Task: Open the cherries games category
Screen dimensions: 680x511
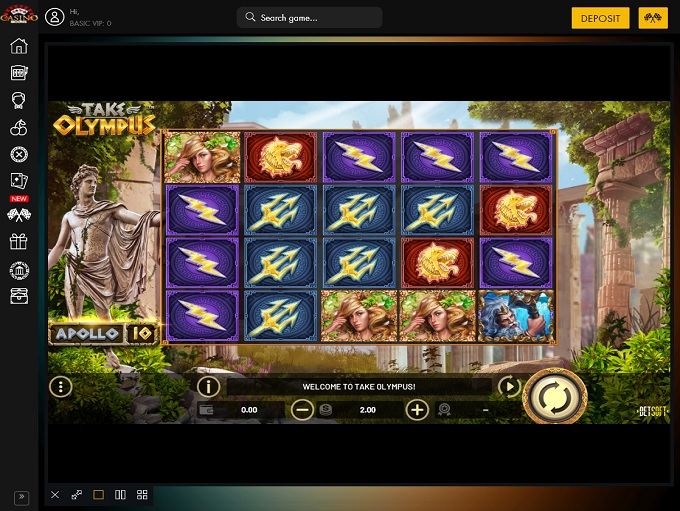Action: coord(18,127)
